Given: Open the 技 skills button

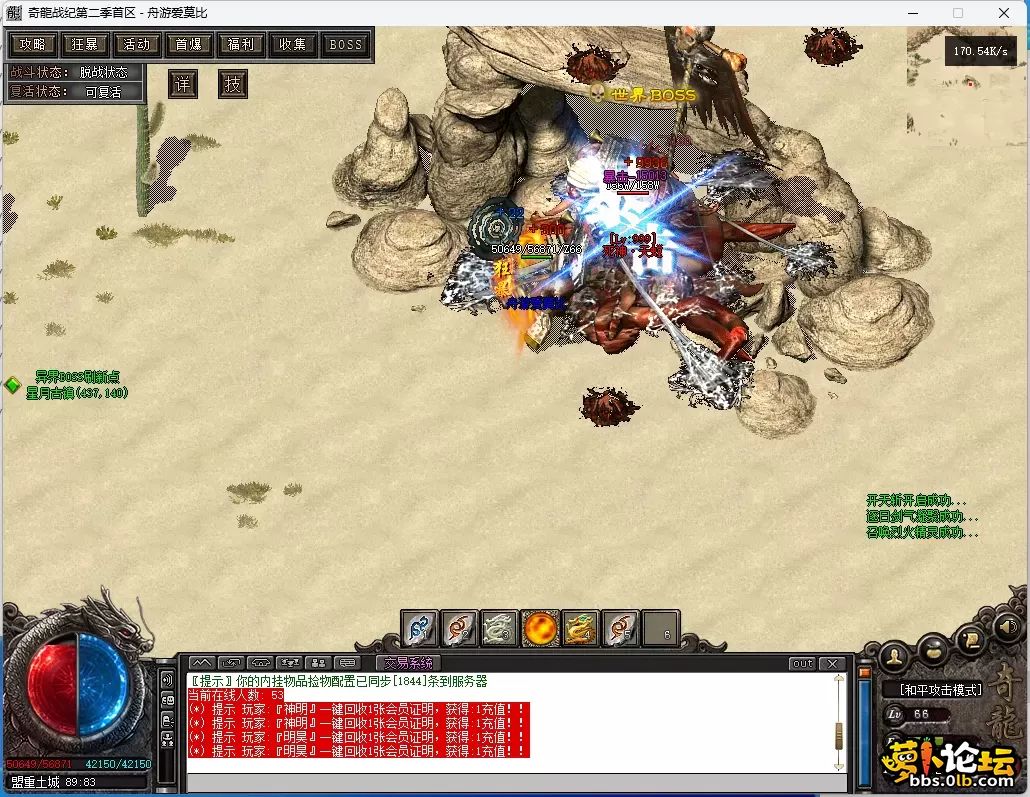Looking at the screenshot, I should click(x=232, y=84).
